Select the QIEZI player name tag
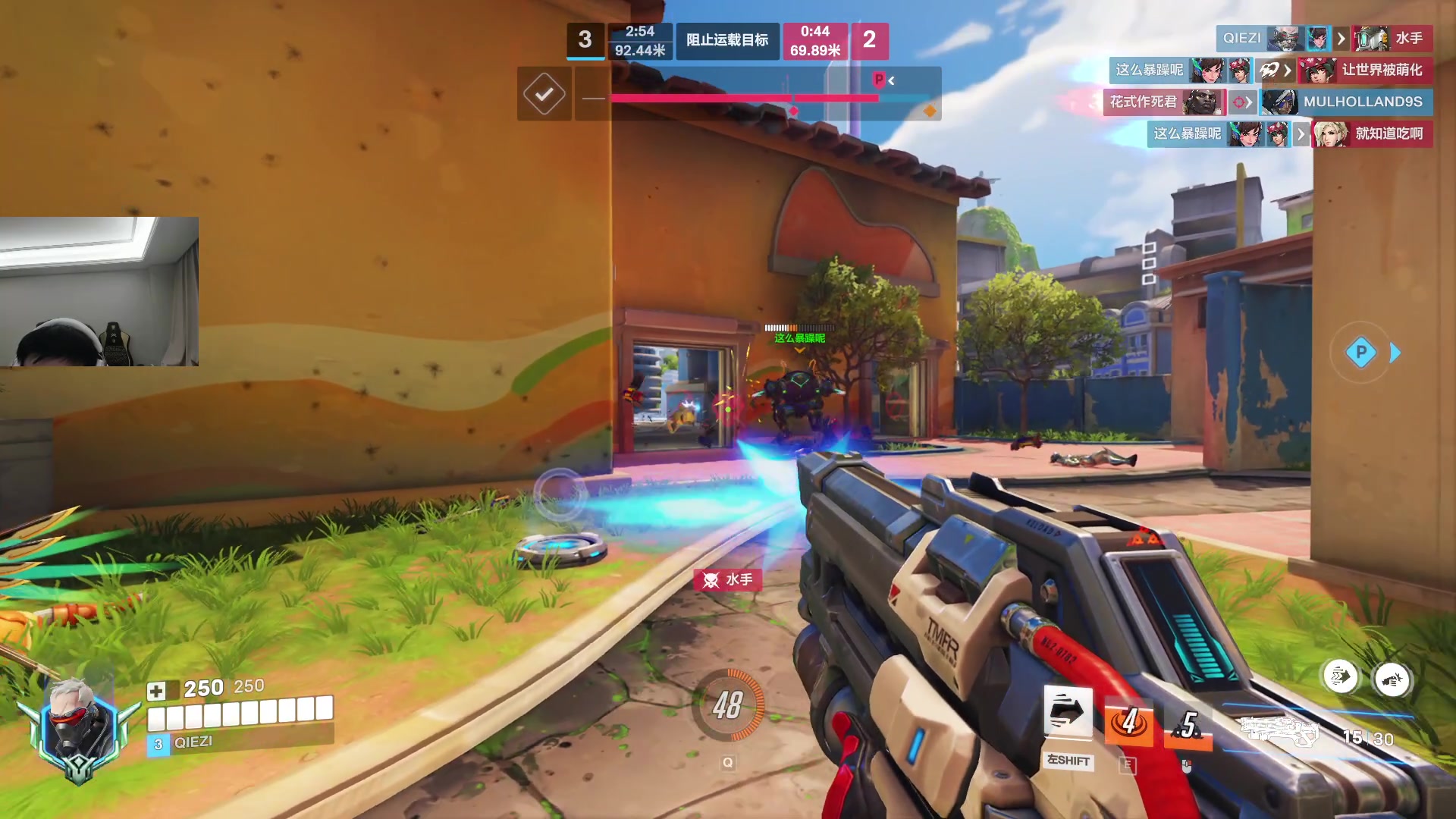1456x819 pixels. pyautogui.click(x=193, y=742)
